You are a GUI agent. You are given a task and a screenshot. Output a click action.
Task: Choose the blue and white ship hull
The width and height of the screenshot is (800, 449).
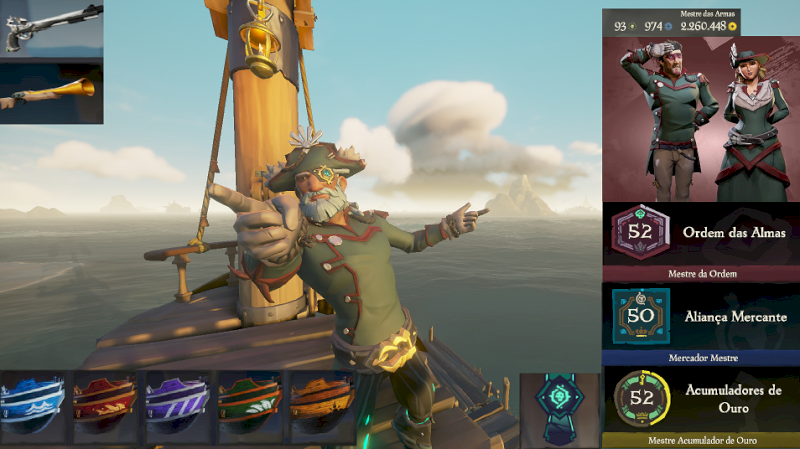coord(34,407)
